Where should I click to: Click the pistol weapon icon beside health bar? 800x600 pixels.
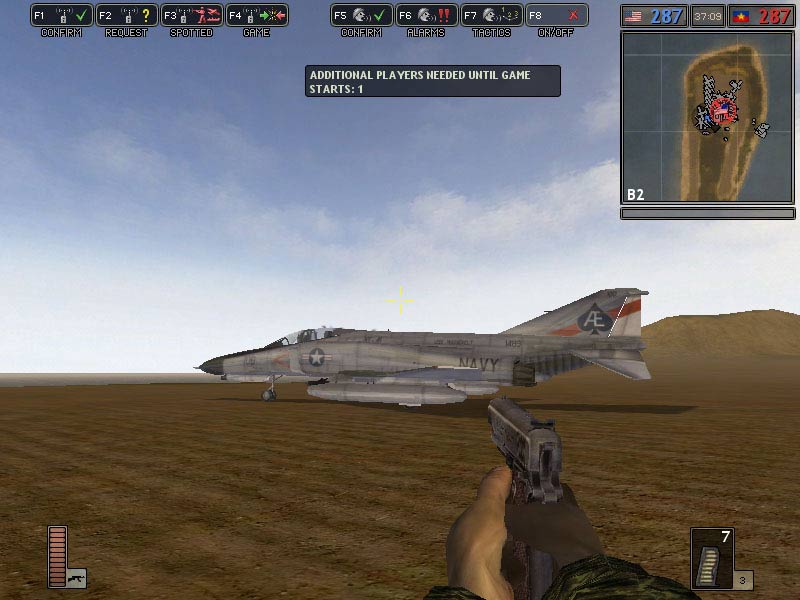click(76, 577)
